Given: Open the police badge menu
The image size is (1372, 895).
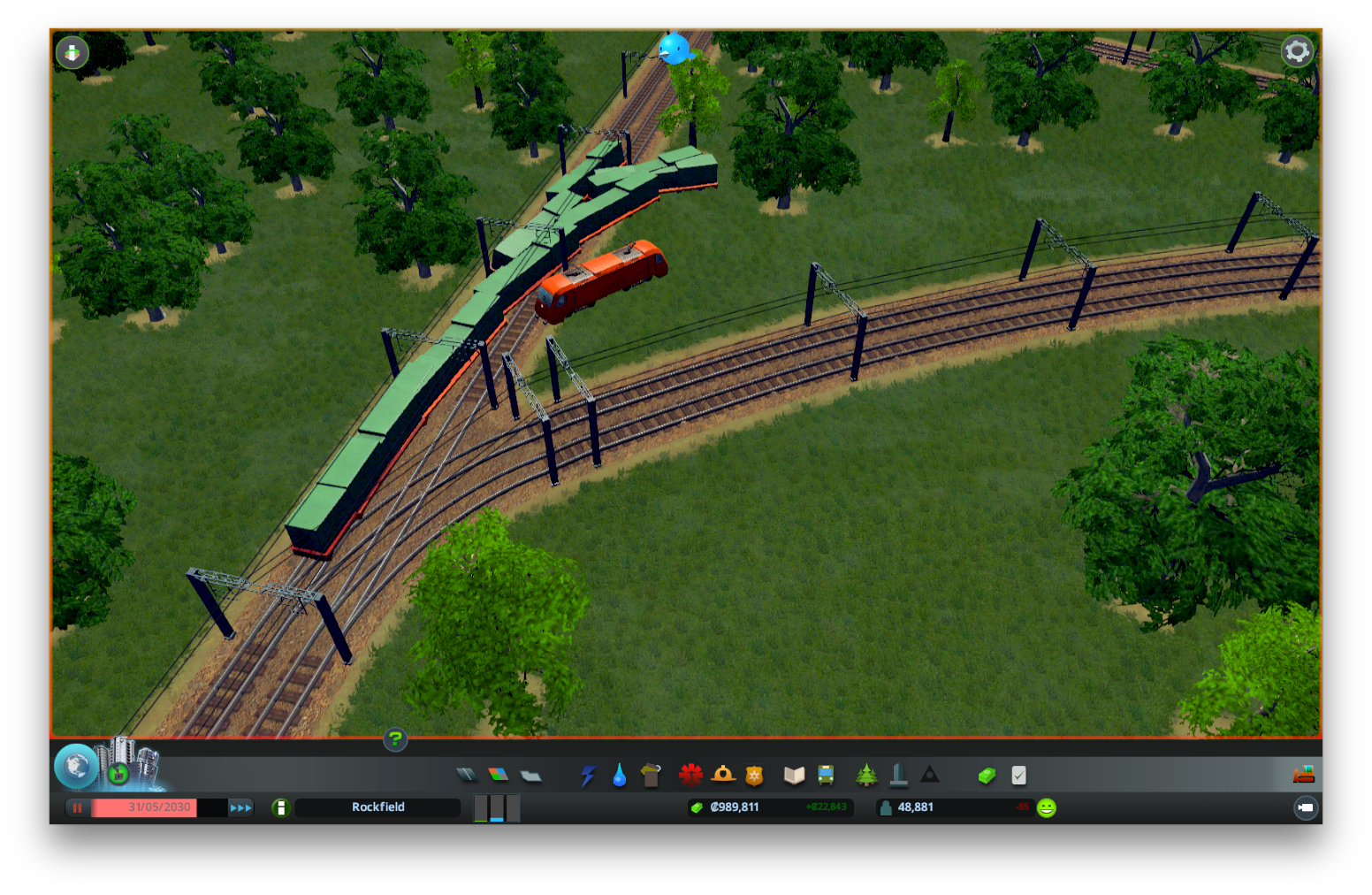Looking at the screenshot, I should tap(754, 776).
